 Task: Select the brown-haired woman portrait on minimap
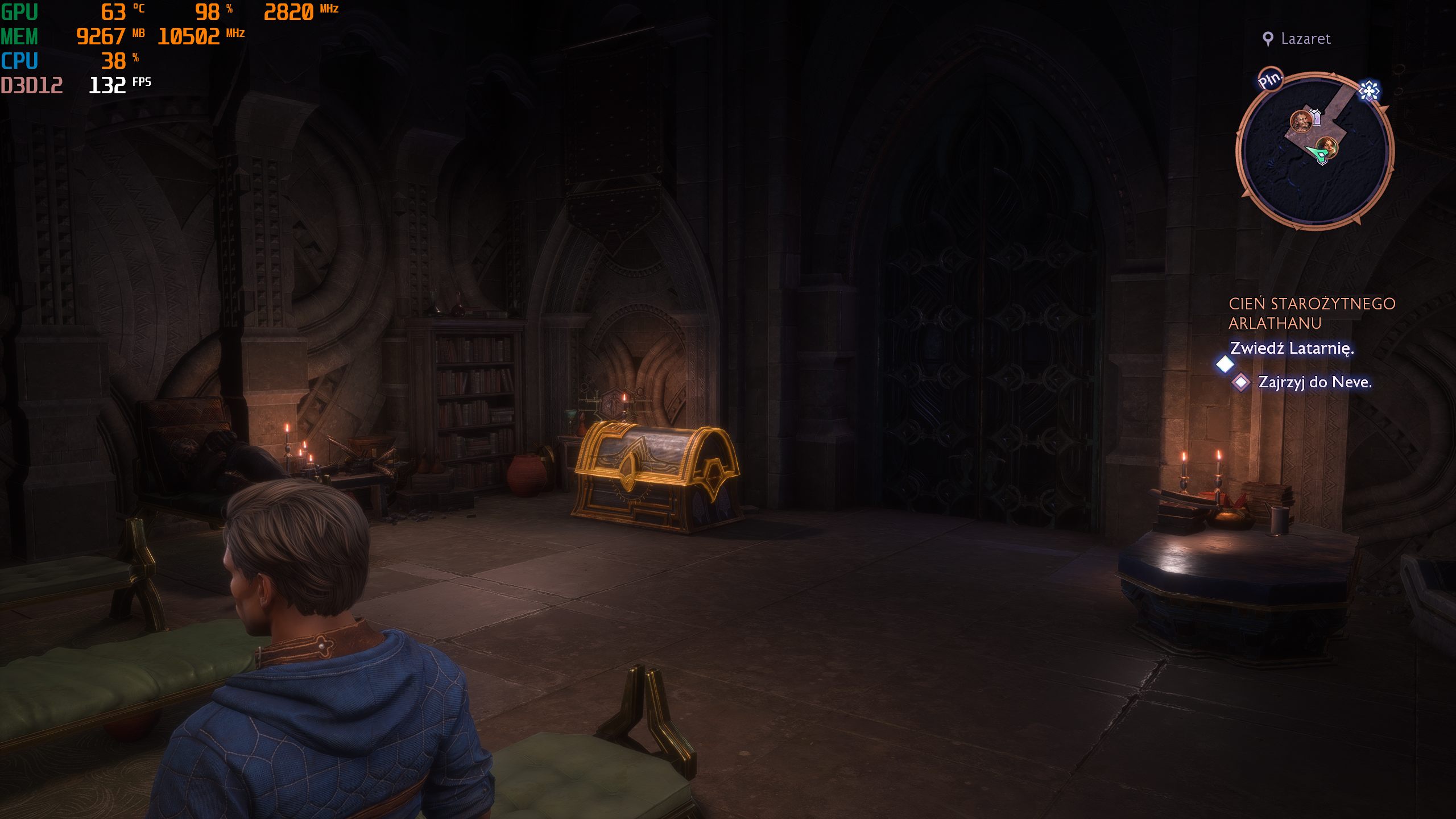coord(1329,147)
